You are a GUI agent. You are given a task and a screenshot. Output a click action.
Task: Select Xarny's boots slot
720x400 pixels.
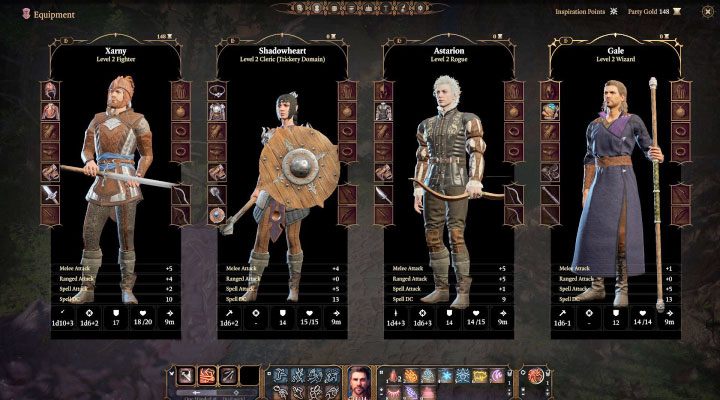[x=49, y=172]
